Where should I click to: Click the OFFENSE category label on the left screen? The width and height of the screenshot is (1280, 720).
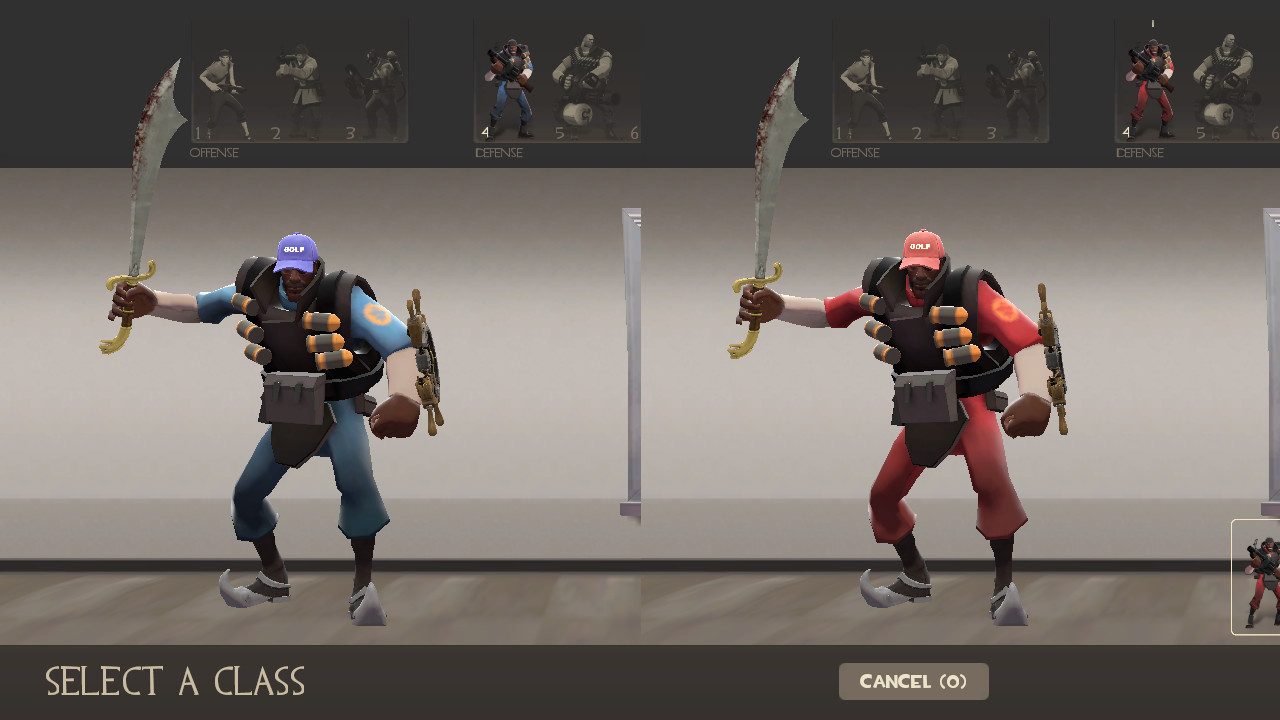click(x=214, y=152)
